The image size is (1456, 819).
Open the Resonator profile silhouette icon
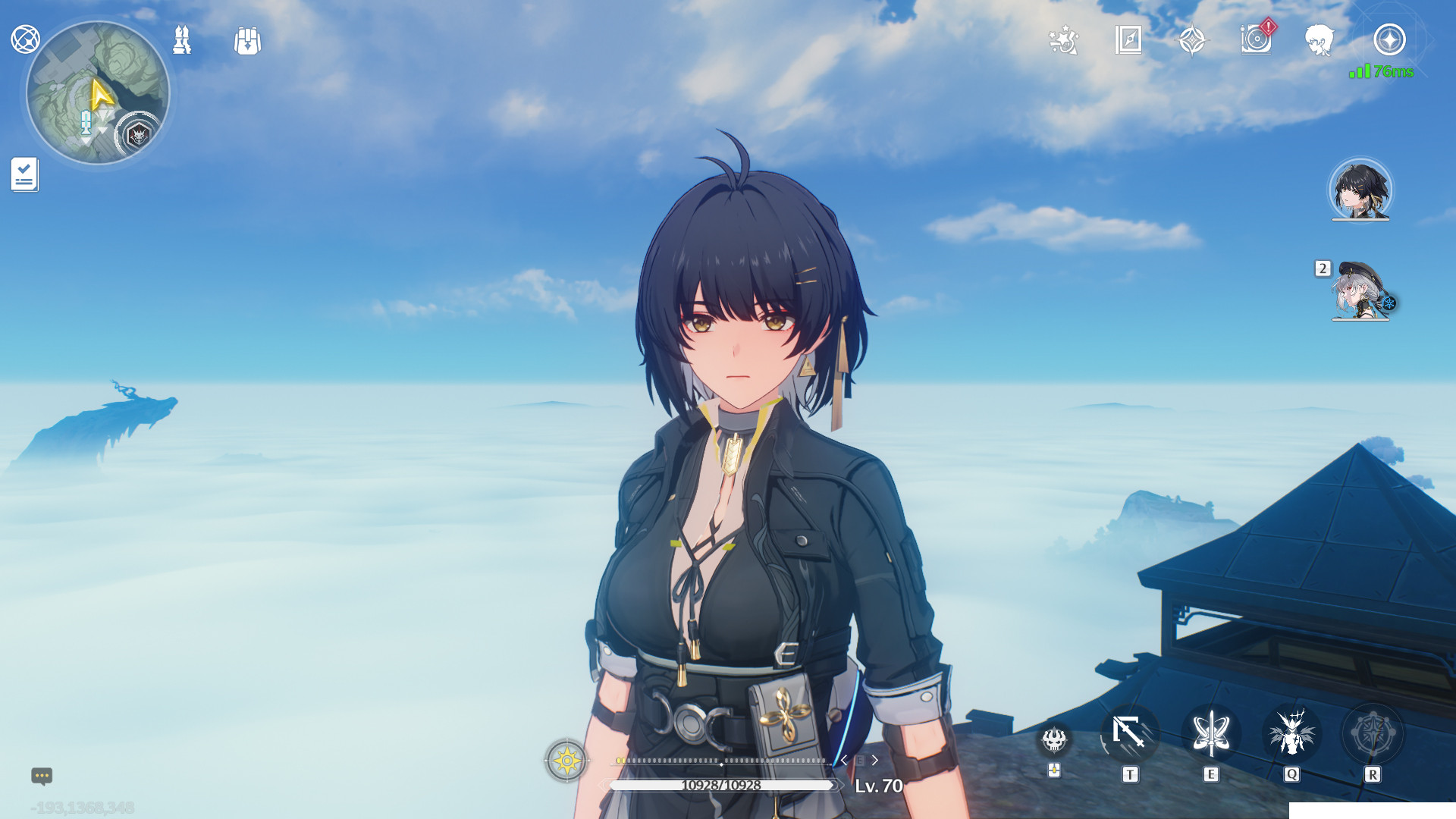tap(1319, 41)
